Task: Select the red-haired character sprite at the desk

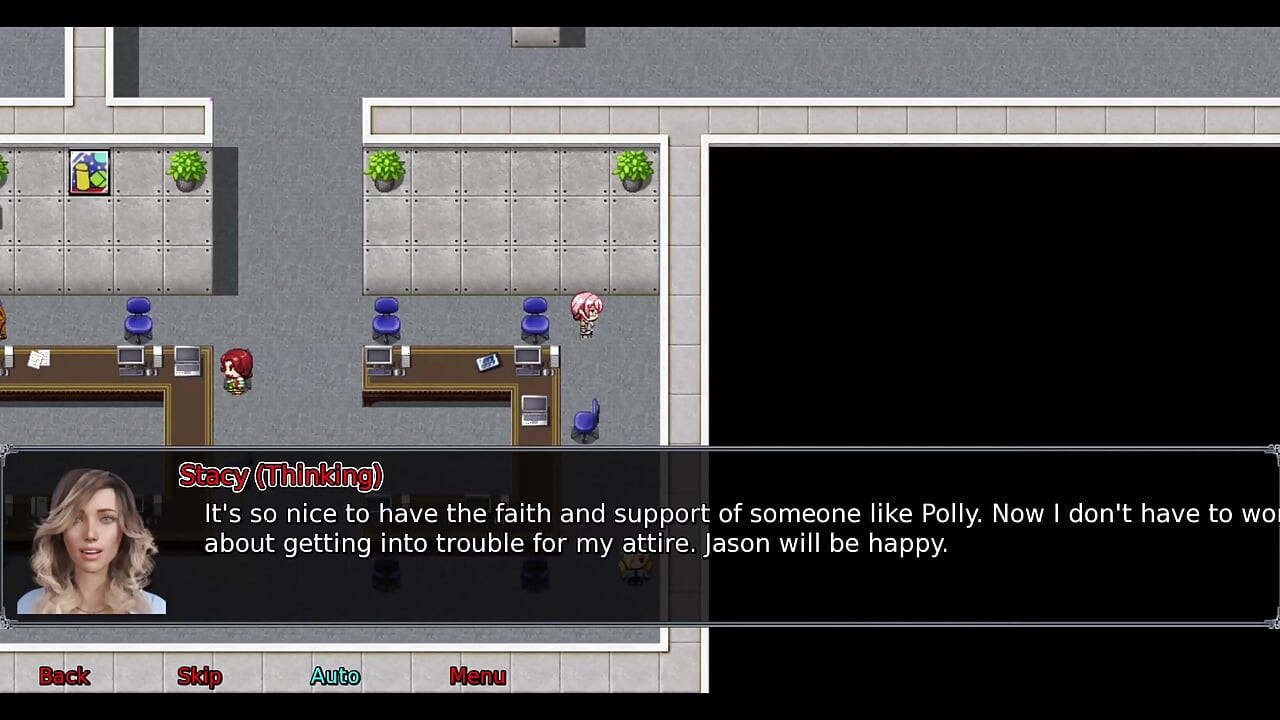Action: (x=237, y=368)
